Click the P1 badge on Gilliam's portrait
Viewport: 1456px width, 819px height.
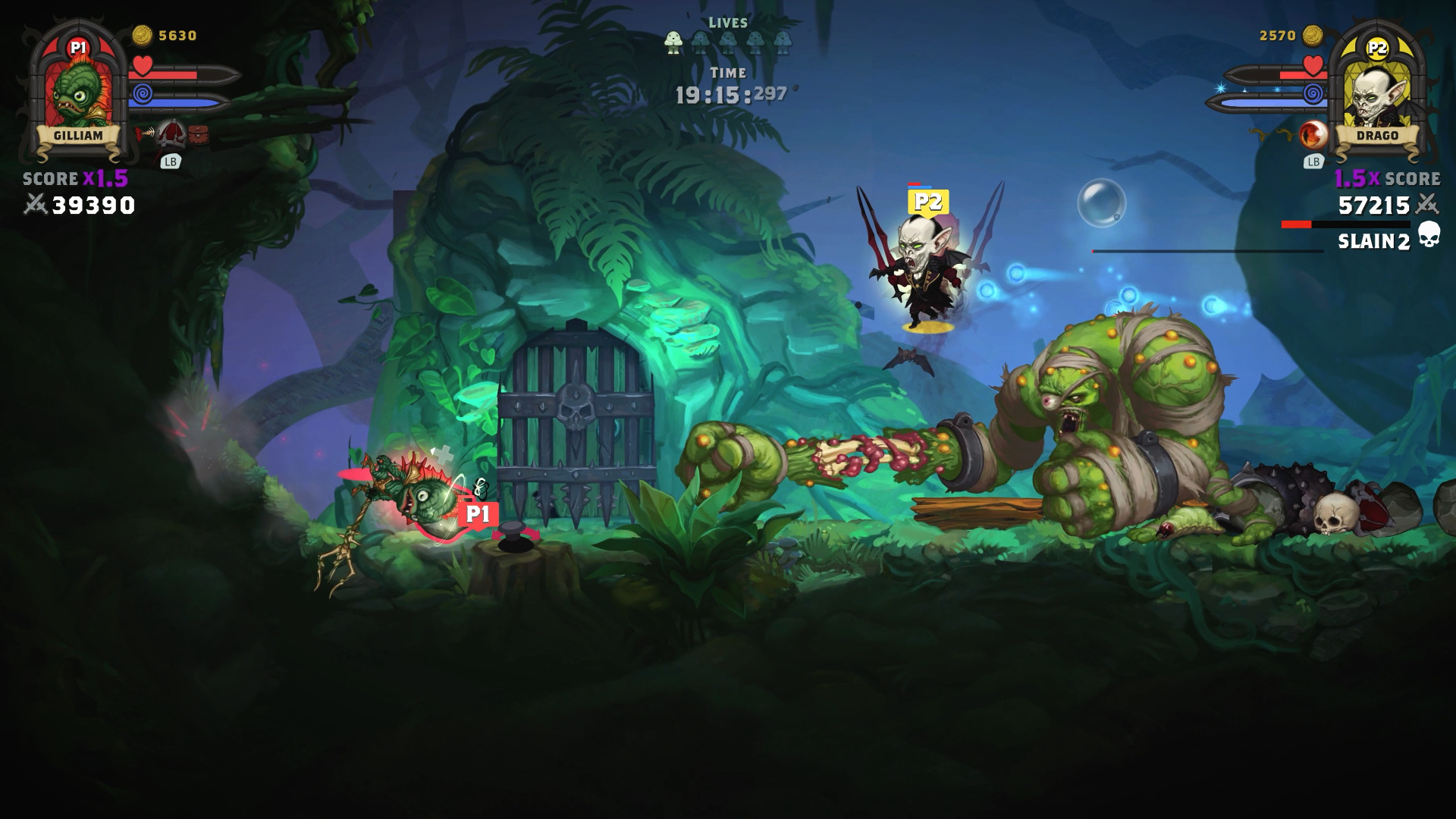pos(79,45)
